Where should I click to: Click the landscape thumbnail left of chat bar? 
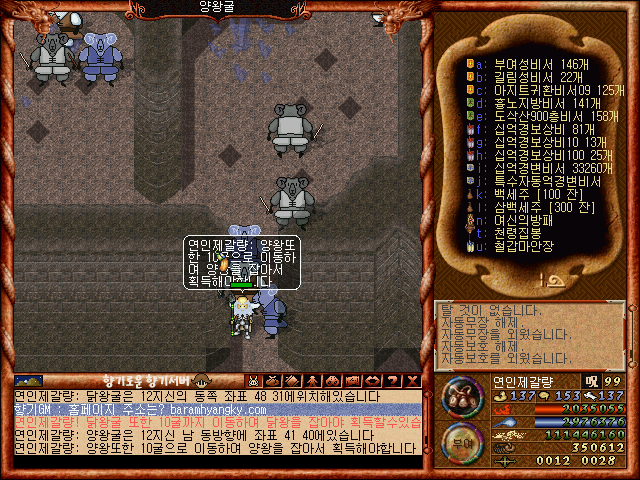tap(28, 381)
